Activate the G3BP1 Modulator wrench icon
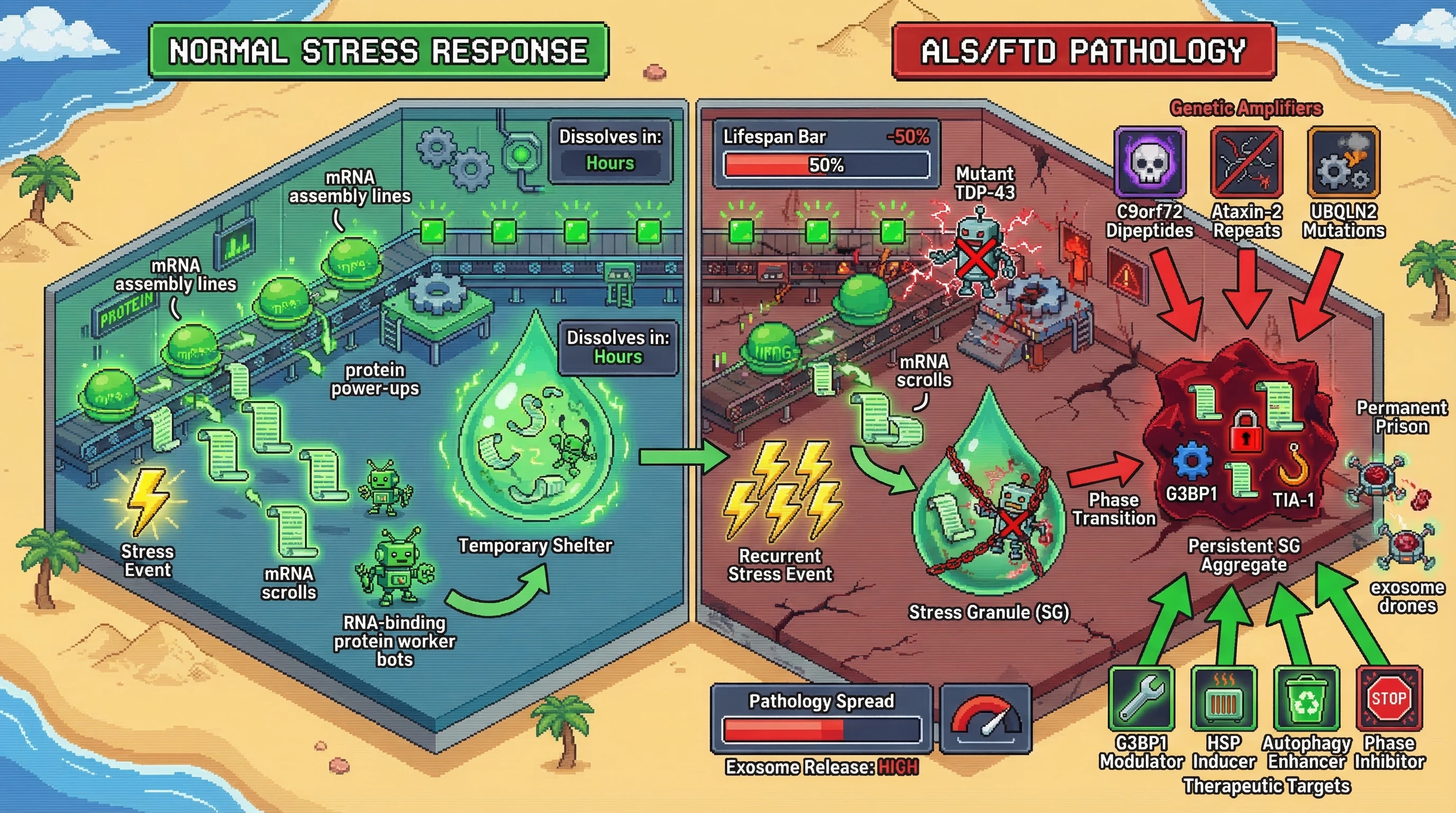Viewport: 1456px width, 813px height. pos(1141,699)
